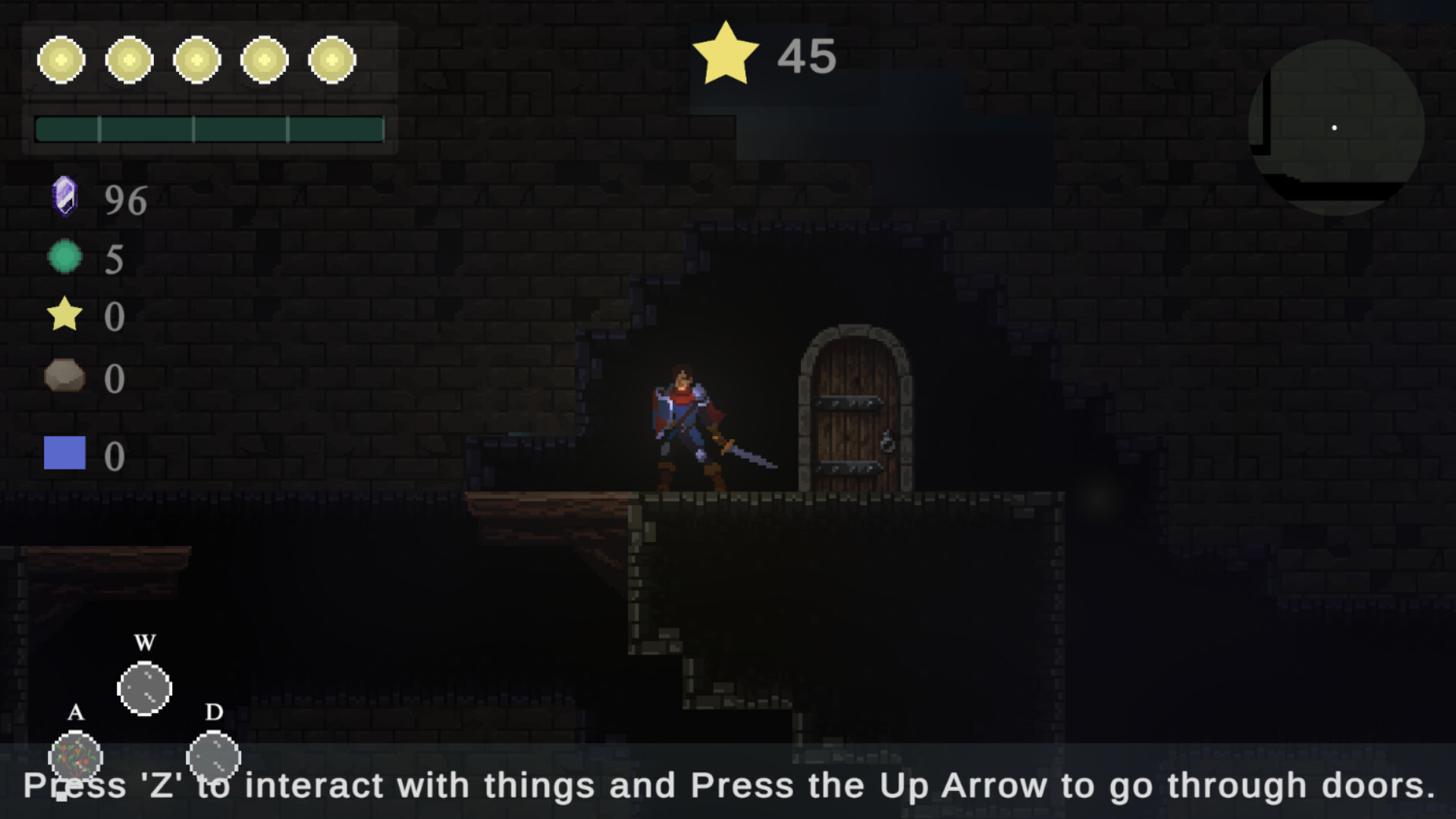Click the fifth health orb in the HUD
This screenshot has height=819, width=1456.
[x=331, y=59]
